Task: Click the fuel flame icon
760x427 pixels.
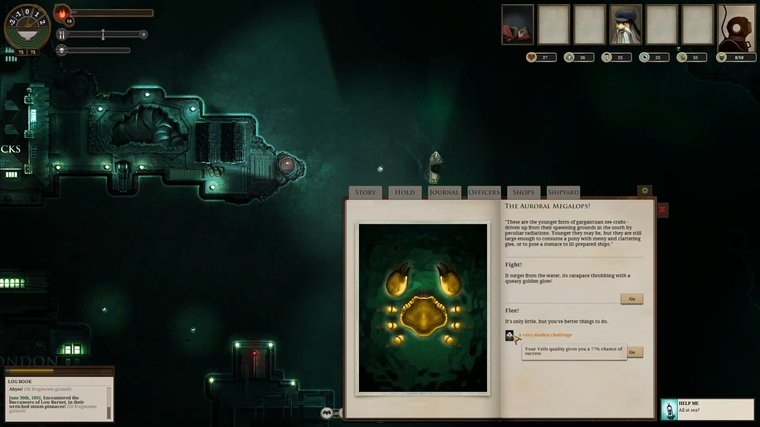Action: tap(62, 13)
